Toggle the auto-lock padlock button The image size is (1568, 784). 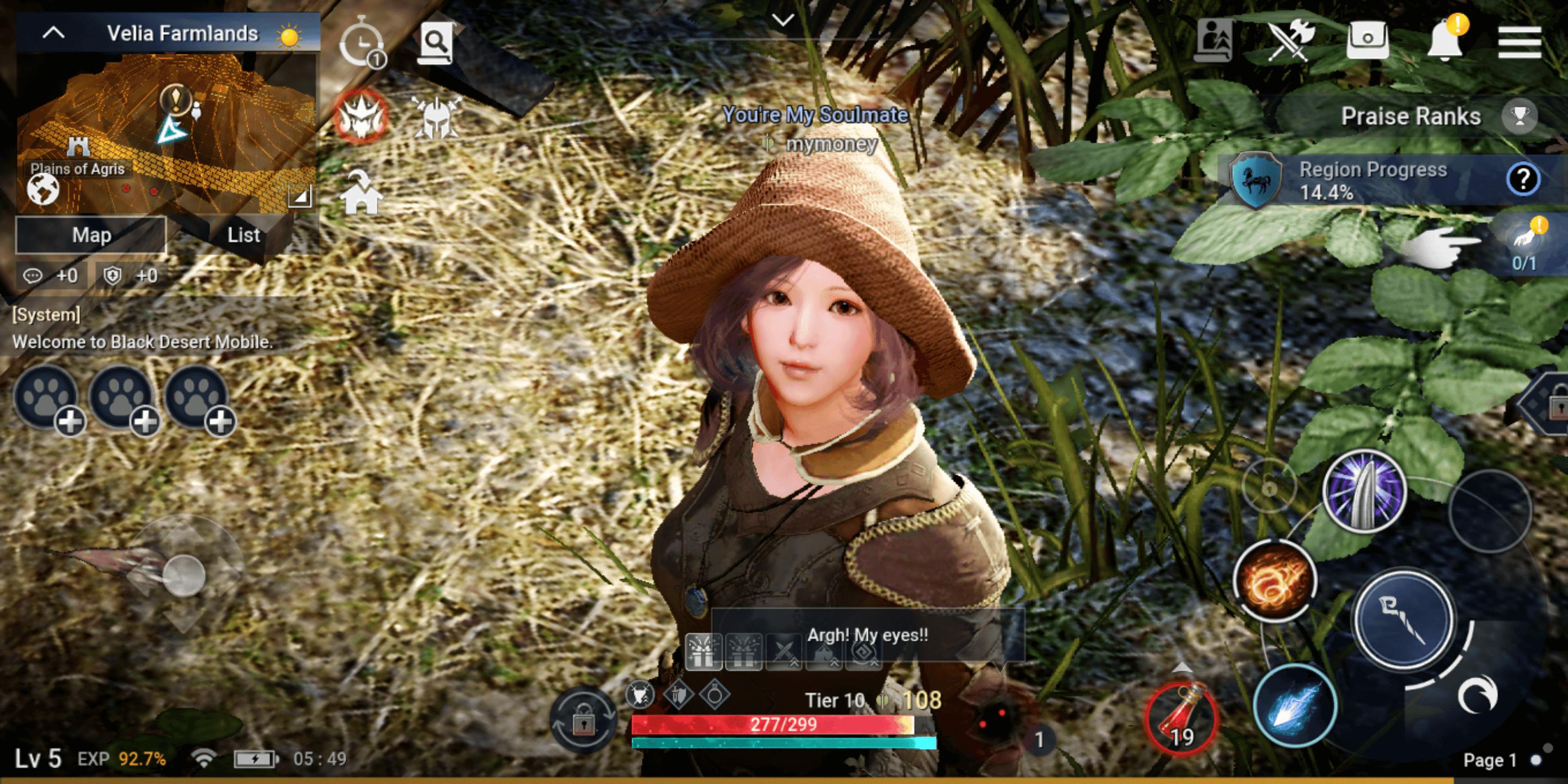(x=583, y=720)
